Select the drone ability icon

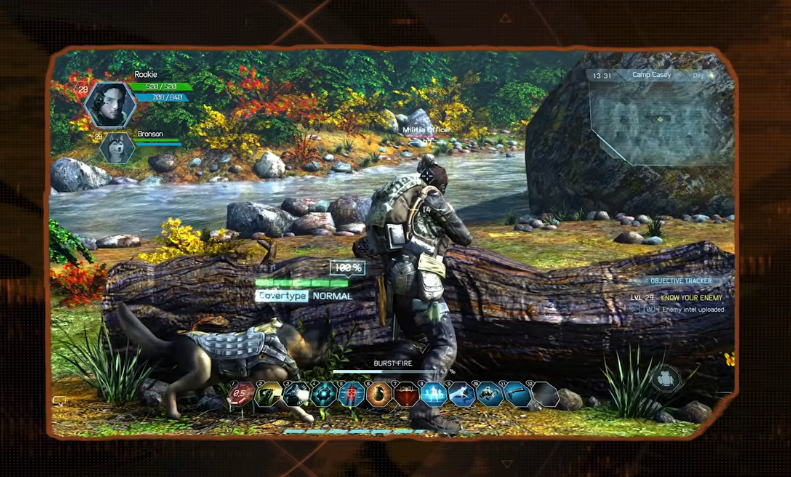(x=487, y=395)
